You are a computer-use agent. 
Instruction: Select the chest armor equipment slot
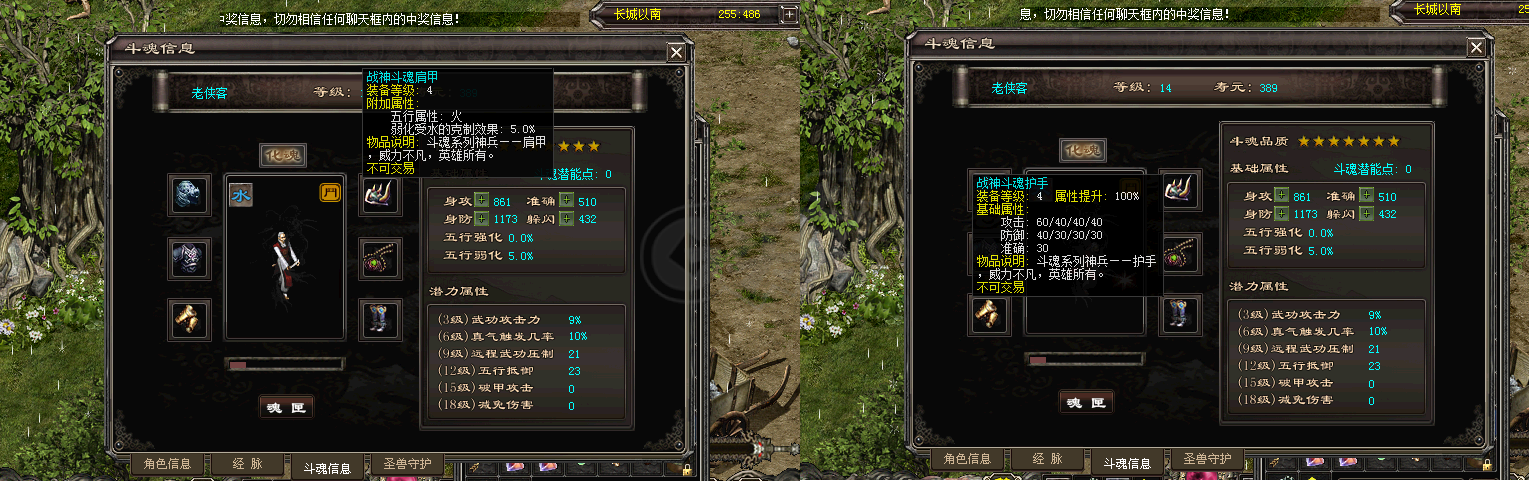[x=188, y=257]
